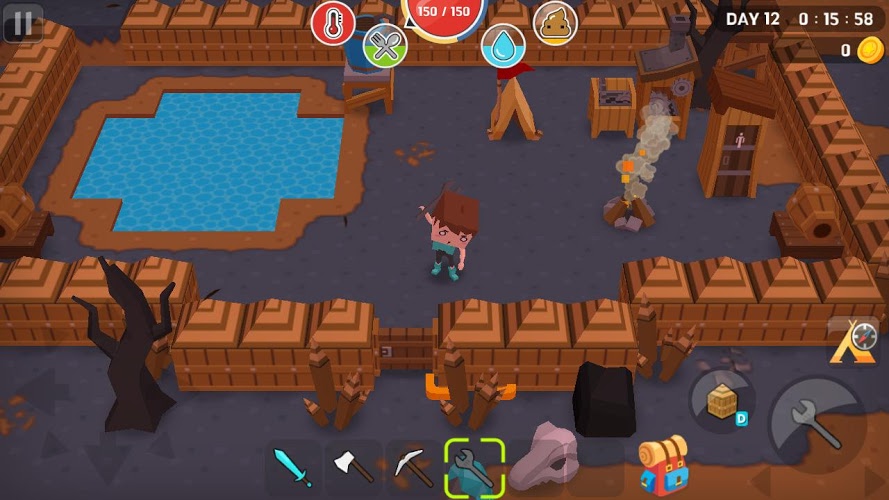Equip the axe from the hotbar
Viewport: 889px width, 500px height.
(353, 467)
